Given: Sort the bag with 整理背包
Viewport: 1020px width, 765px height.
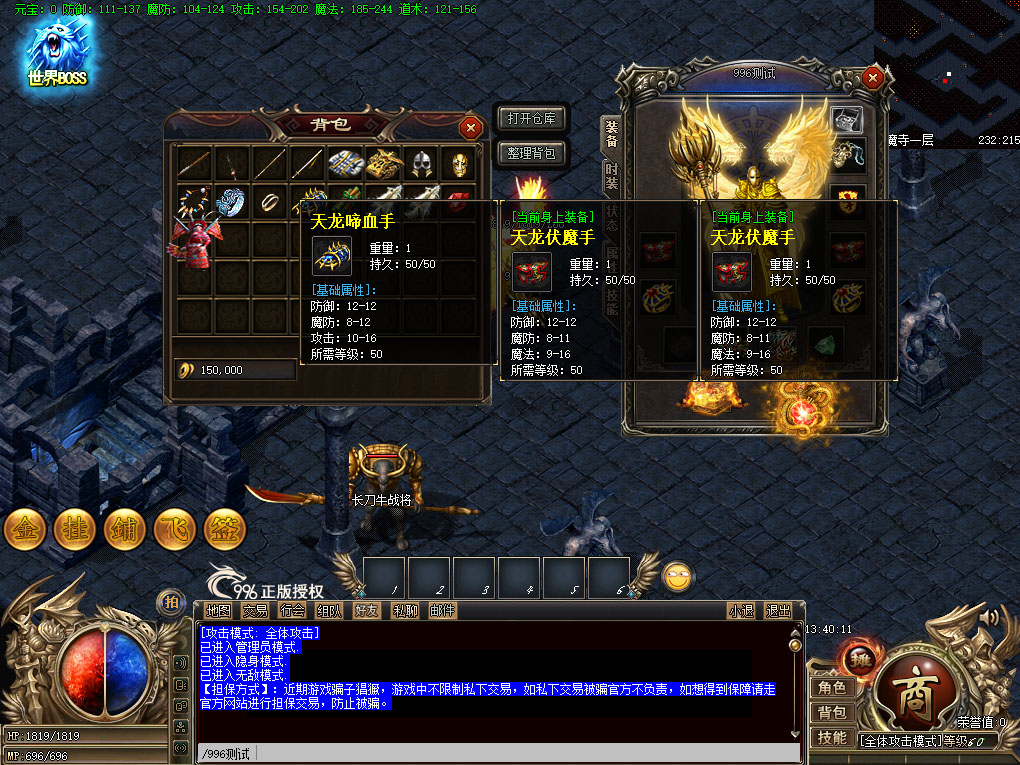Looking at the screenshot, I should point(531,154).
